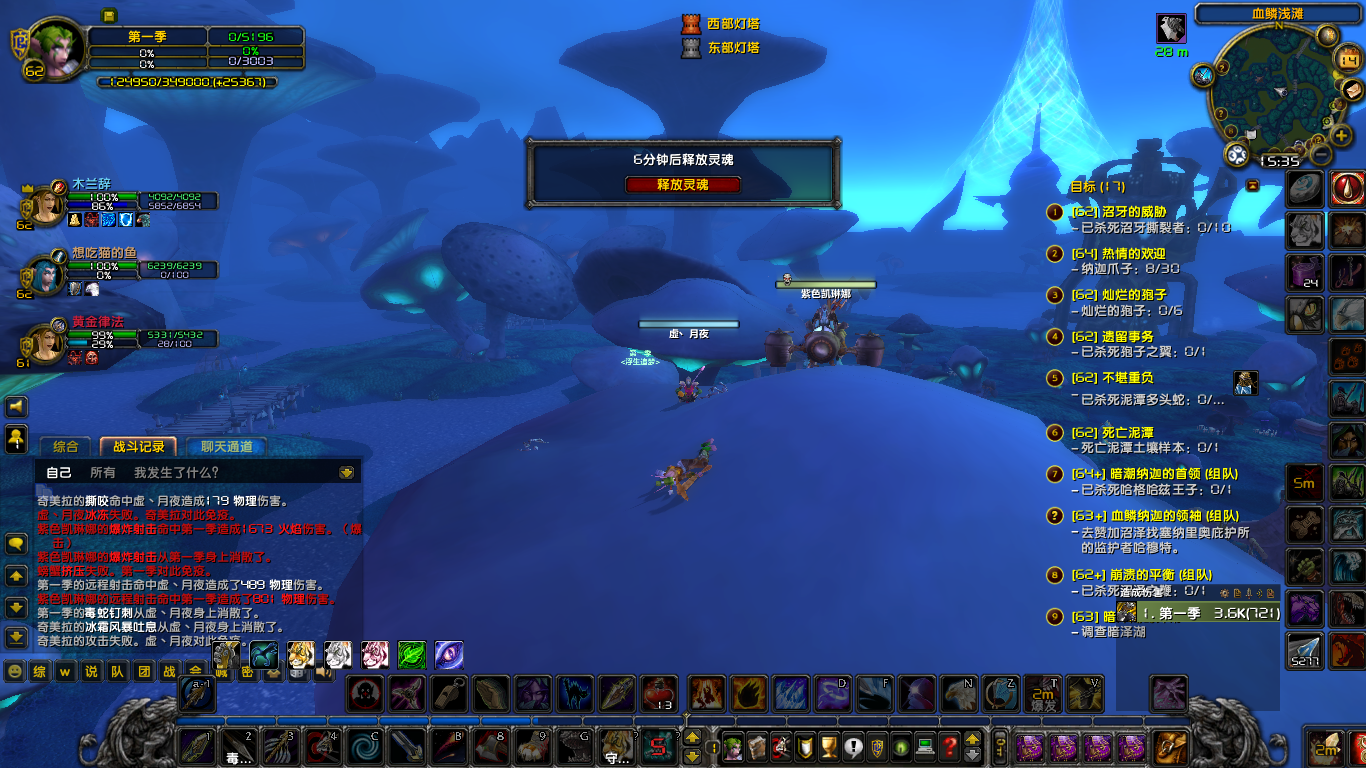The height and width of the screenshot is (768, 1366).
Task: Open the 聊天通道 chat channel tab
Action: point(227,447)
